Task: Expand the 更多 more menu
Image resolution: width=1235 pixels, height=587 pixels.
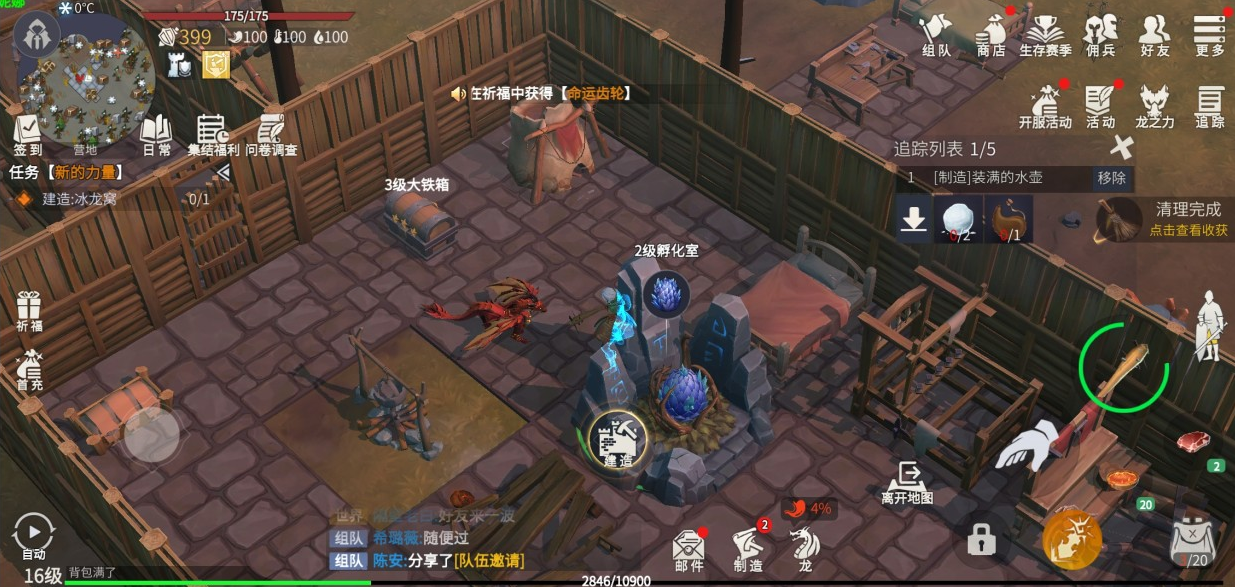Action: coord(1209,34)
